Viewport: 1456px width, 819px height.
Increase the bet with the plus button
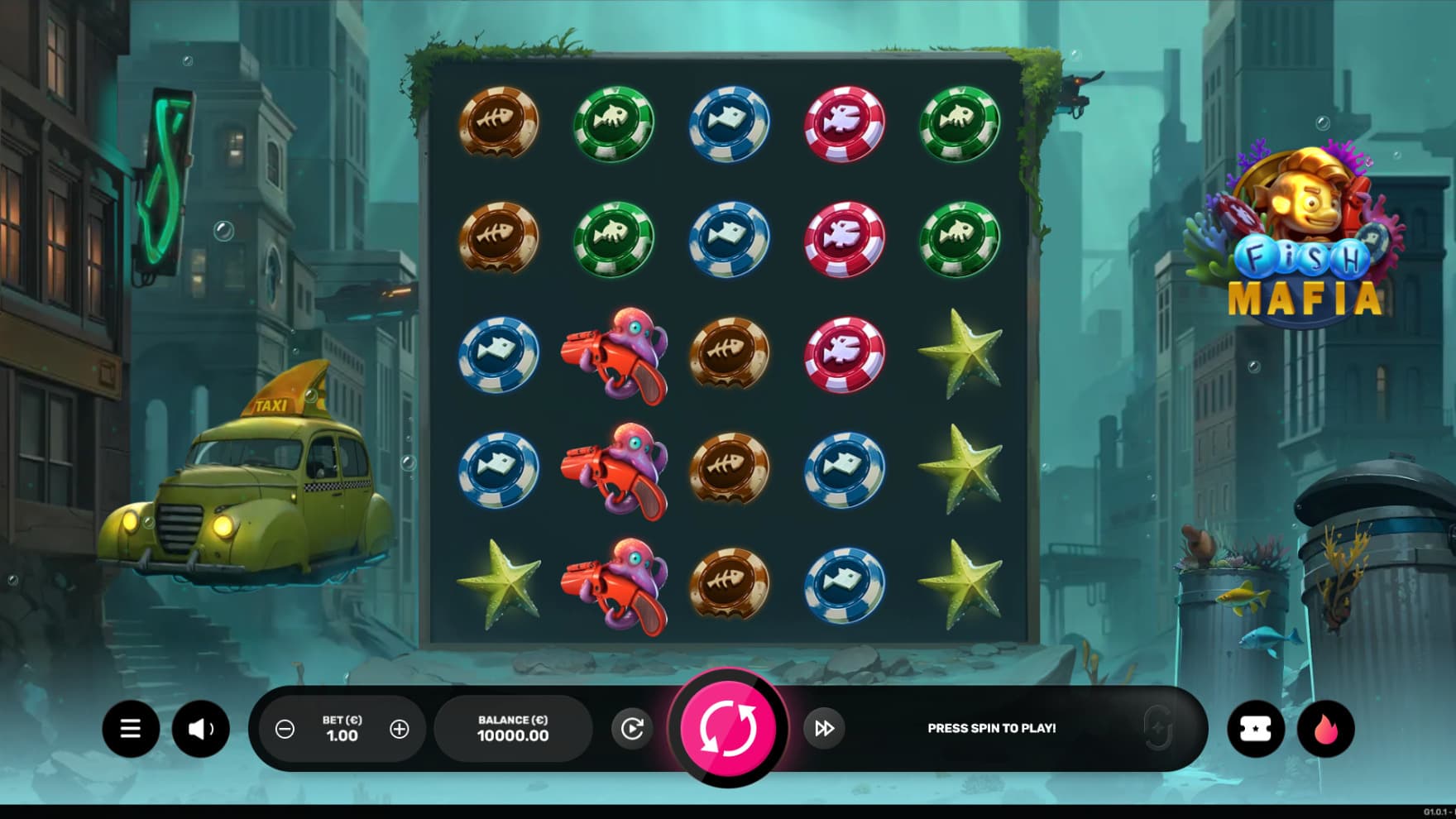(x=400, y=729)
